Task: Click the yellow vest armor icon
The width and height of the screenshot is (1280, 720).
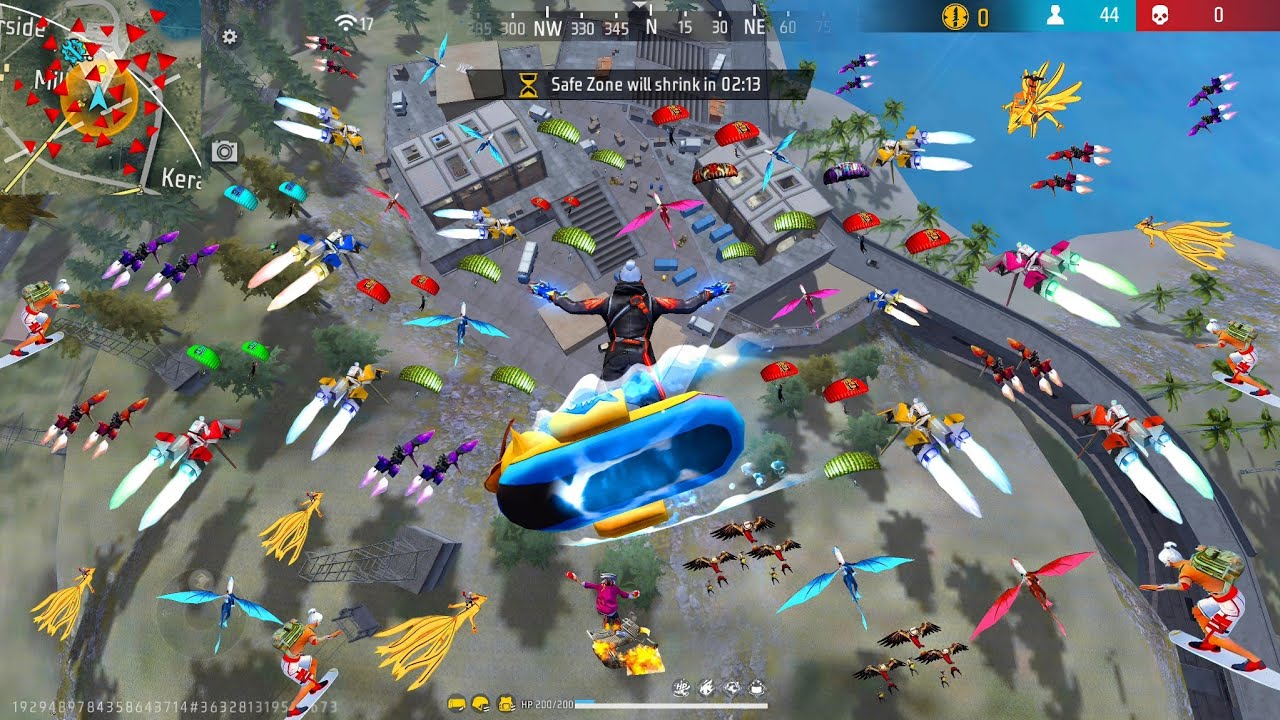Action: 456,704
